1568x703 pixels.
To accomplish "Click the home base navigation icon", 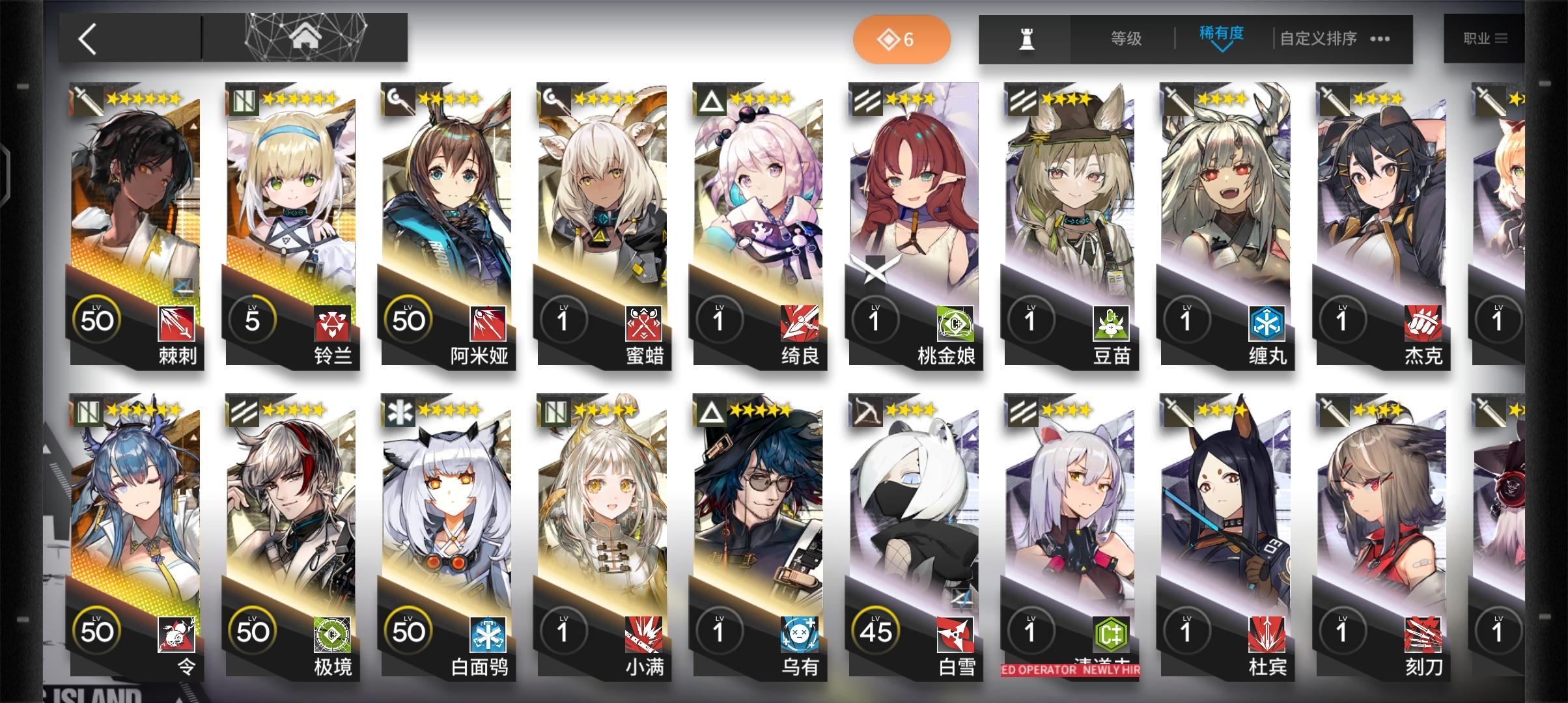I will (303, 38).
